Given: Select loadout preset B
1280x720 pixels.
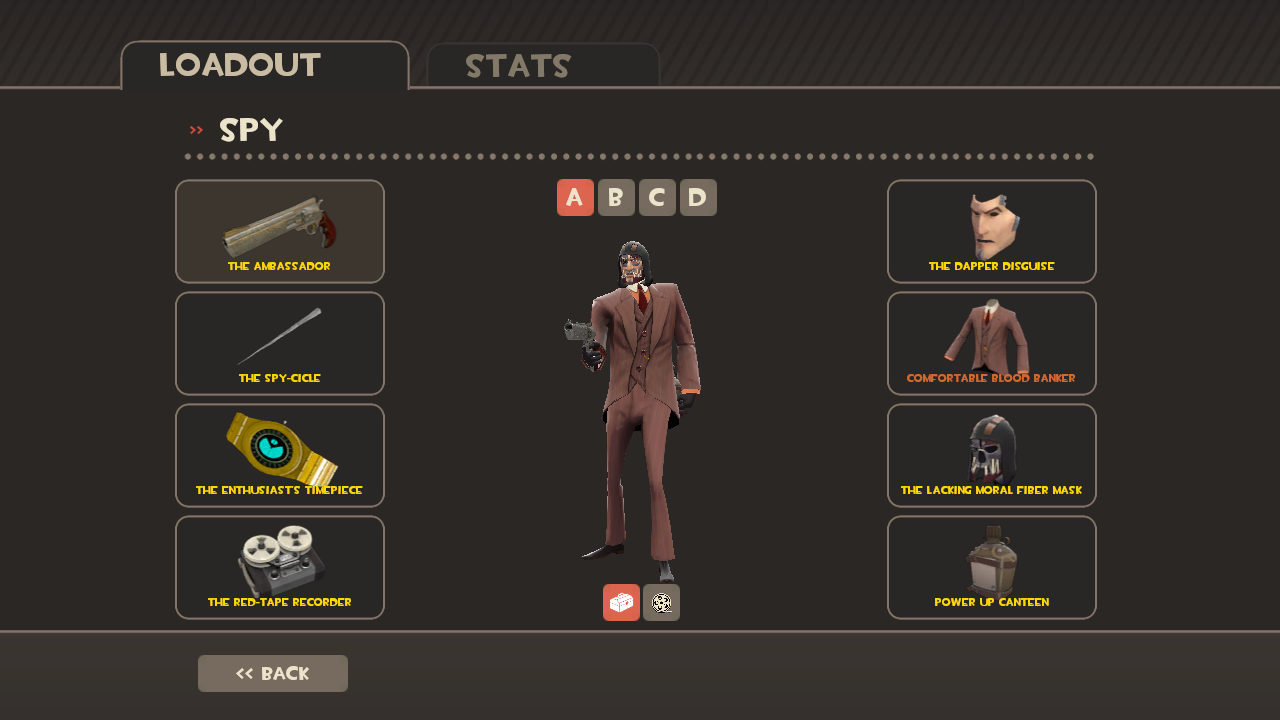Looking at the screenshot, I should pyautogui.click(x=616, y=197).
